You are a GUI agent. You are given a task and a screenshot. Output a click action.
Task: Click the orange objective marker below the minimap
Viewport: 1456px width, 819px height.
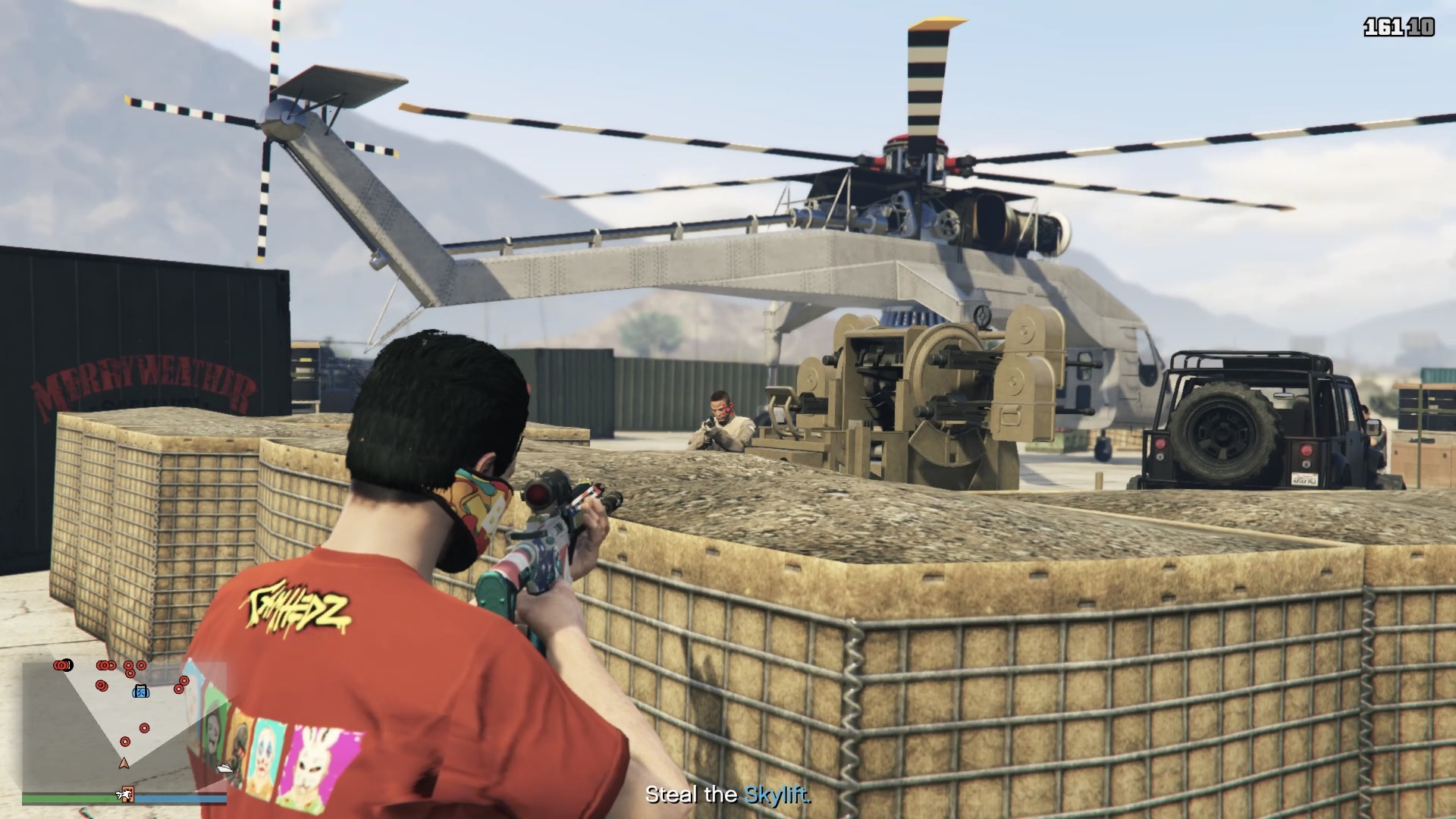coord(128,795)
